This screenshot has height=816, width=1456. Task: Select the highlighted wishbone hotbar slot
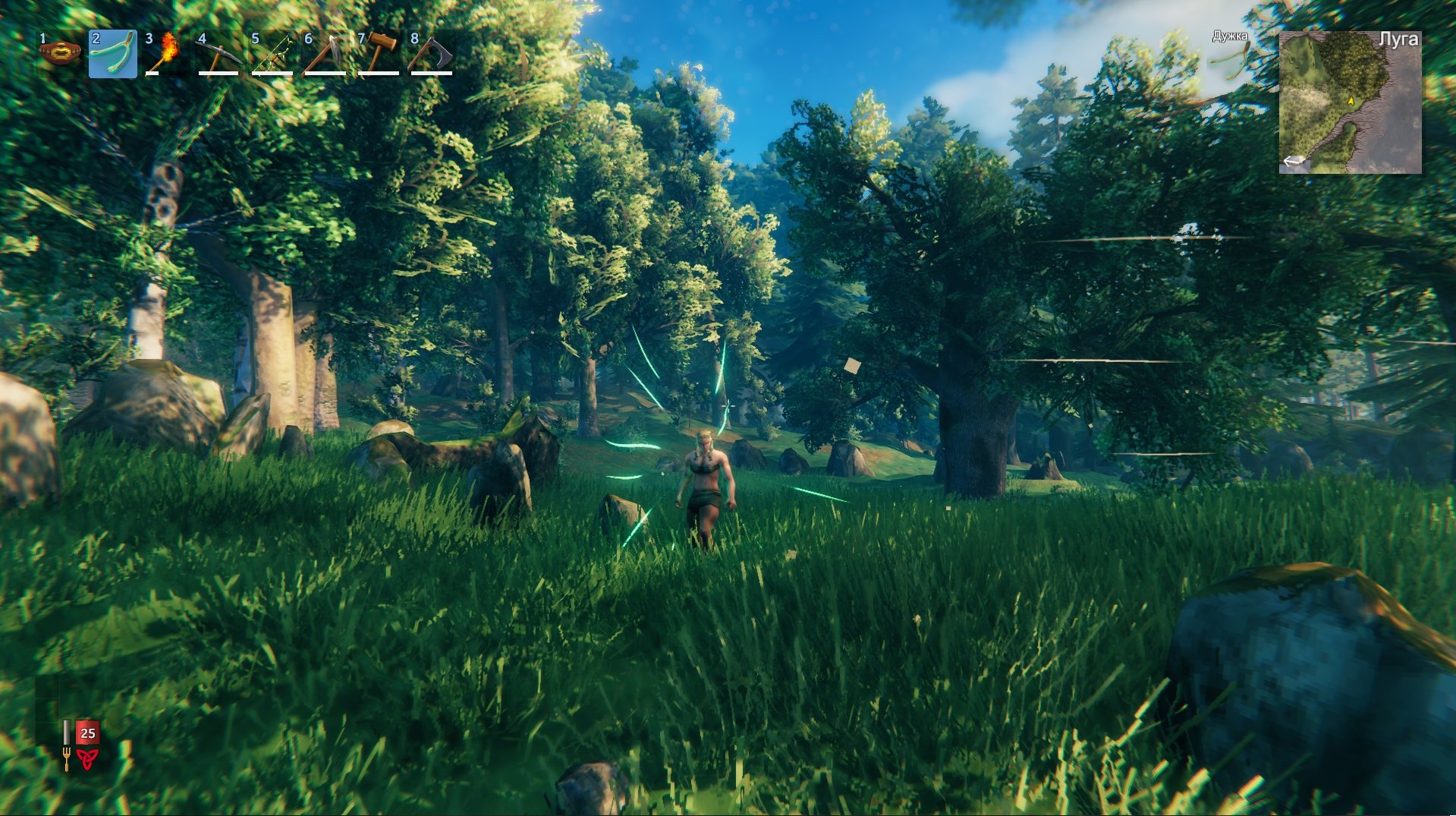[113, 54]
